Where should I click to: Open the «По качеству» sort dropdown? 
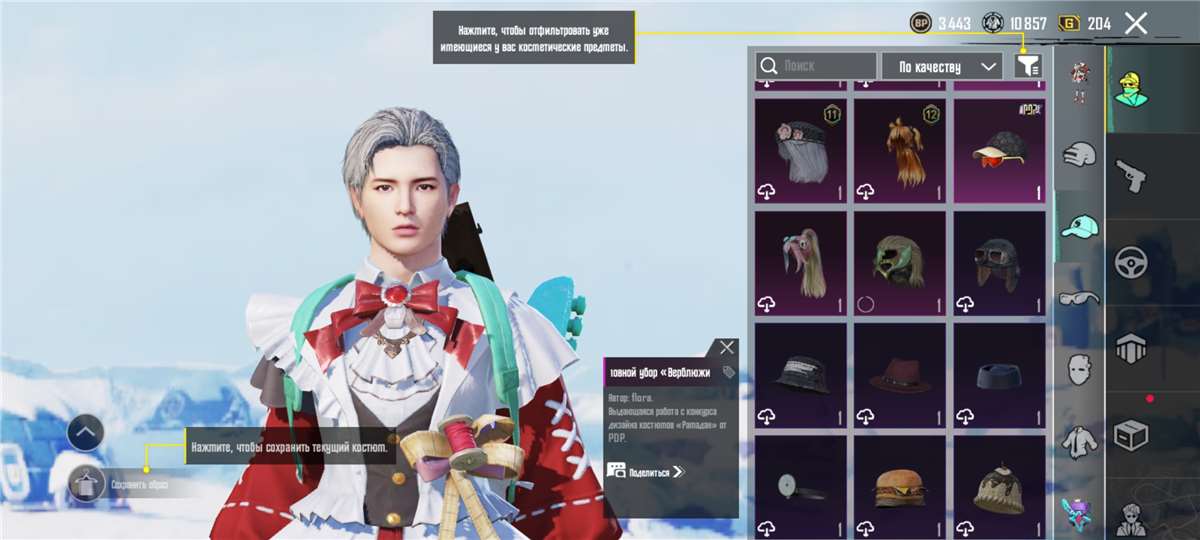(941, 66)
